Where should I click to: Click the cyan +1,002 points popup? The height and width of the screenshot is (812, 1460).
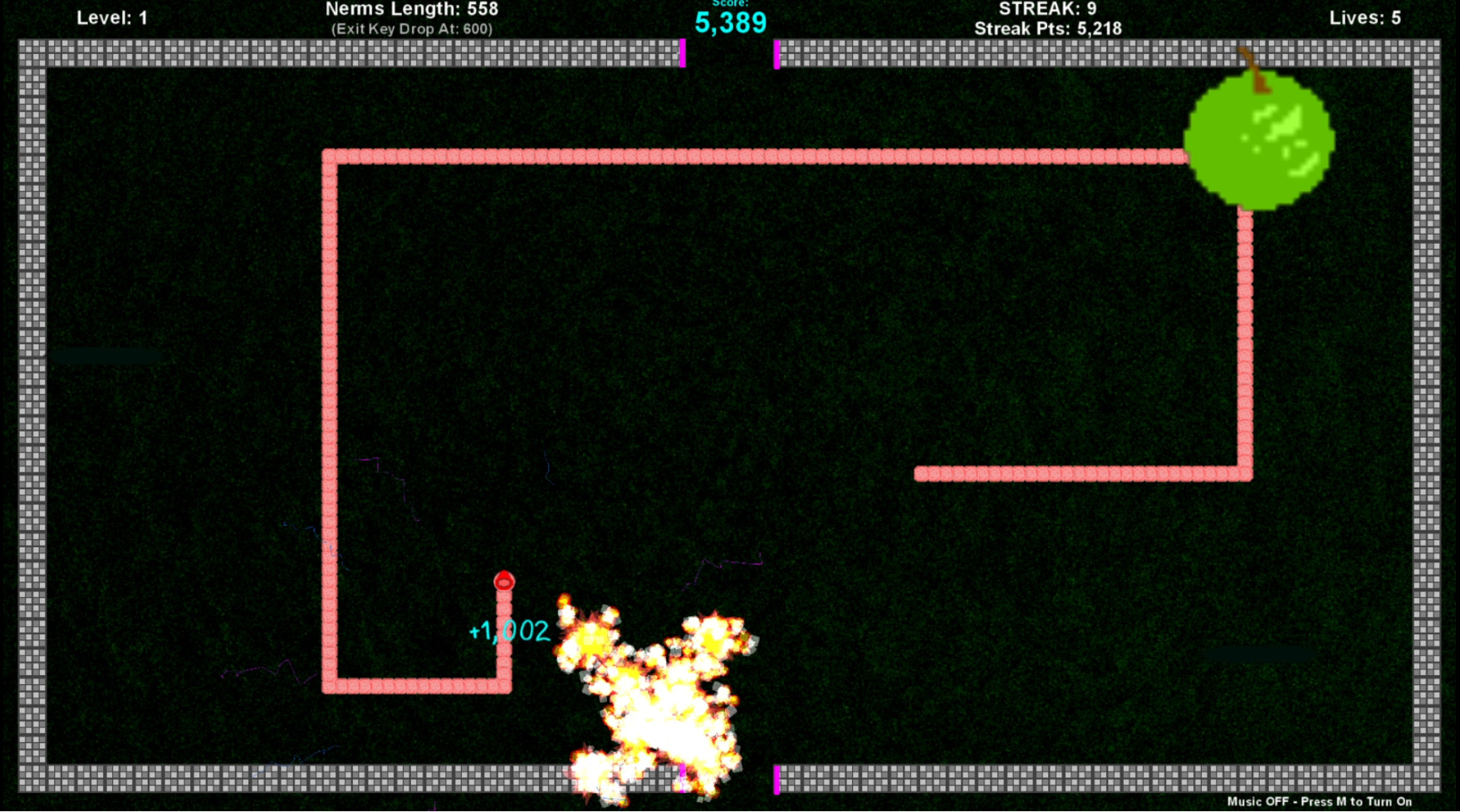coord(507,632)
